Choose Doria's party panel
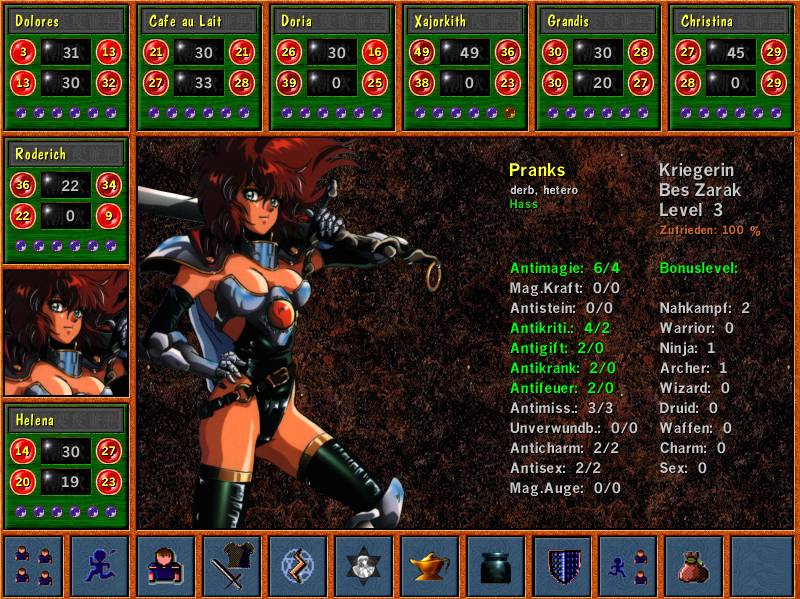 pyautogui.click(x=333, y=21)
